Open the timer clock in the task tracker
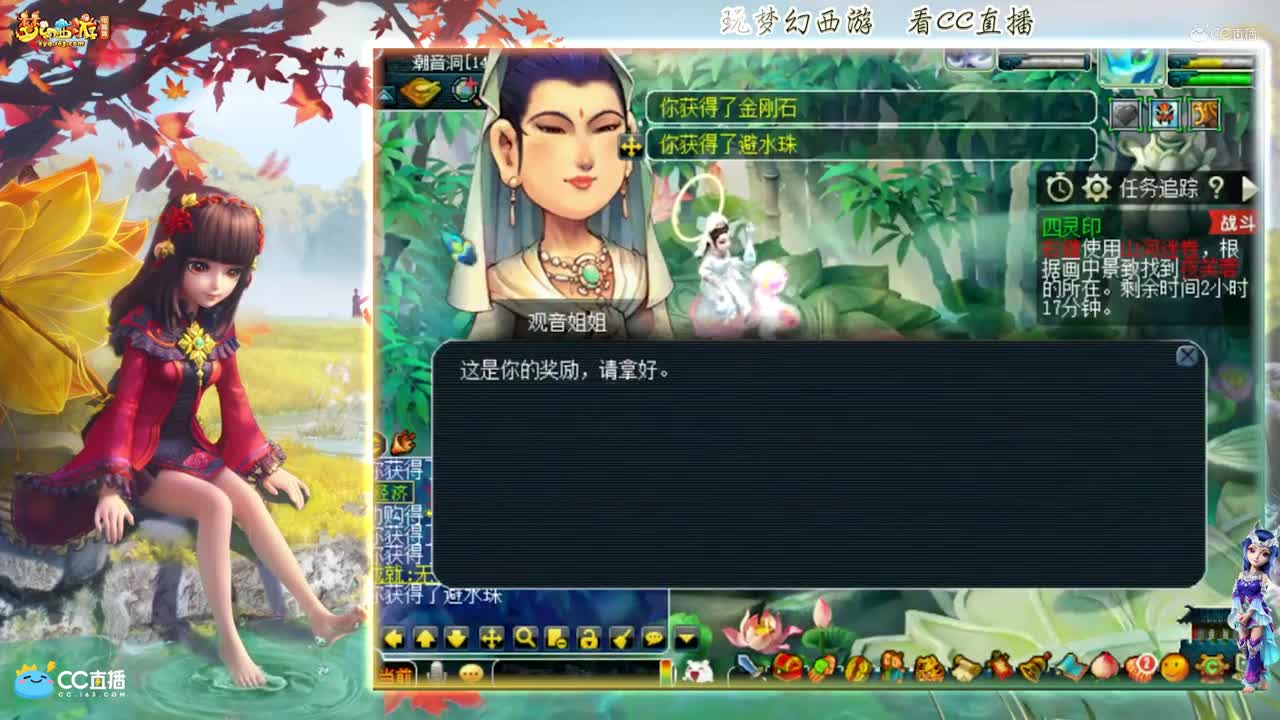This screenshot has height=720, width=1280. tap(1060, 191)
